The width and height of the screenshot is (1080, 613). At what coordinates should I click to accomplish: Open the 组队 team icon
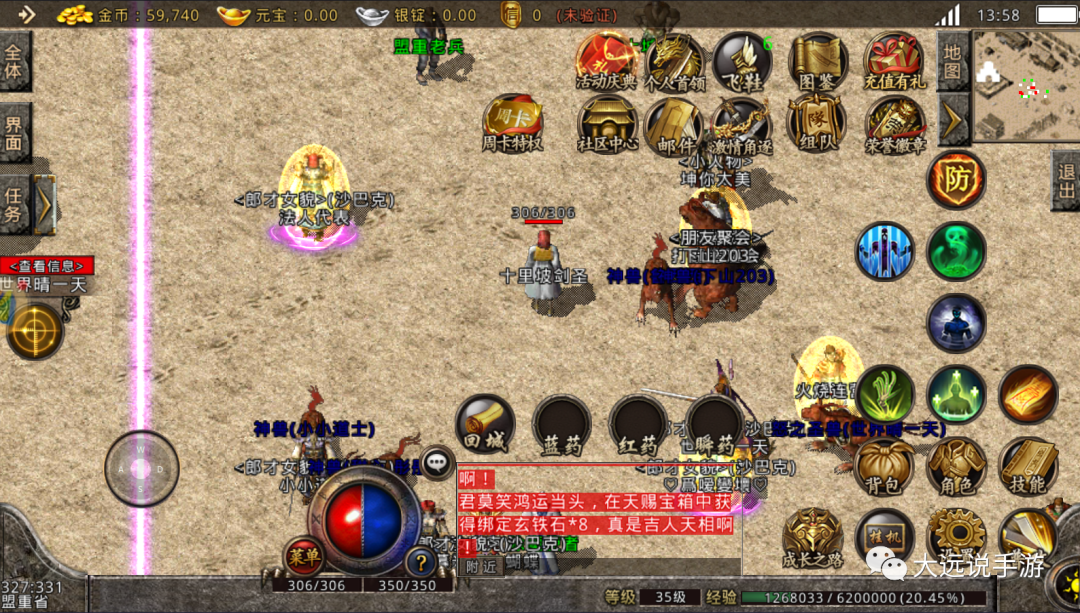tap(817, 124)
